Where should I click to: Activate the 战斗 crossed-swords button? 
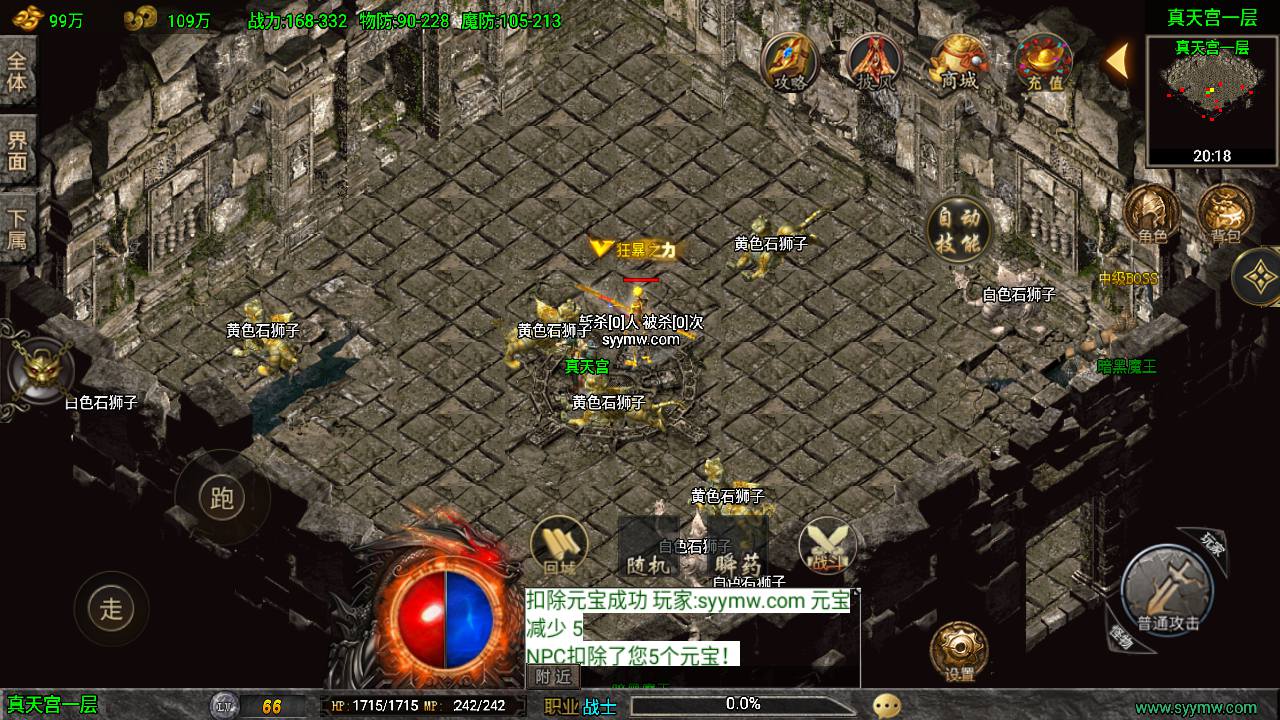tap(827, 547)
